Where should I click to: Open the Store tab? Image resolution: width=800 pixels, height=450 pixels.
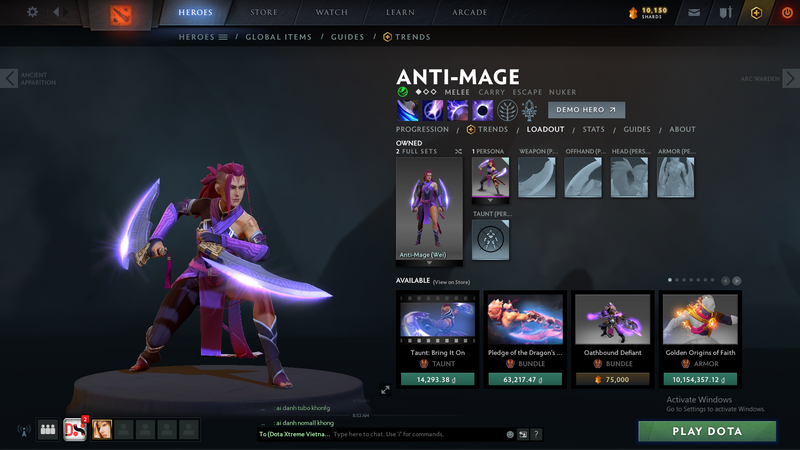click(x=264, y=13)
